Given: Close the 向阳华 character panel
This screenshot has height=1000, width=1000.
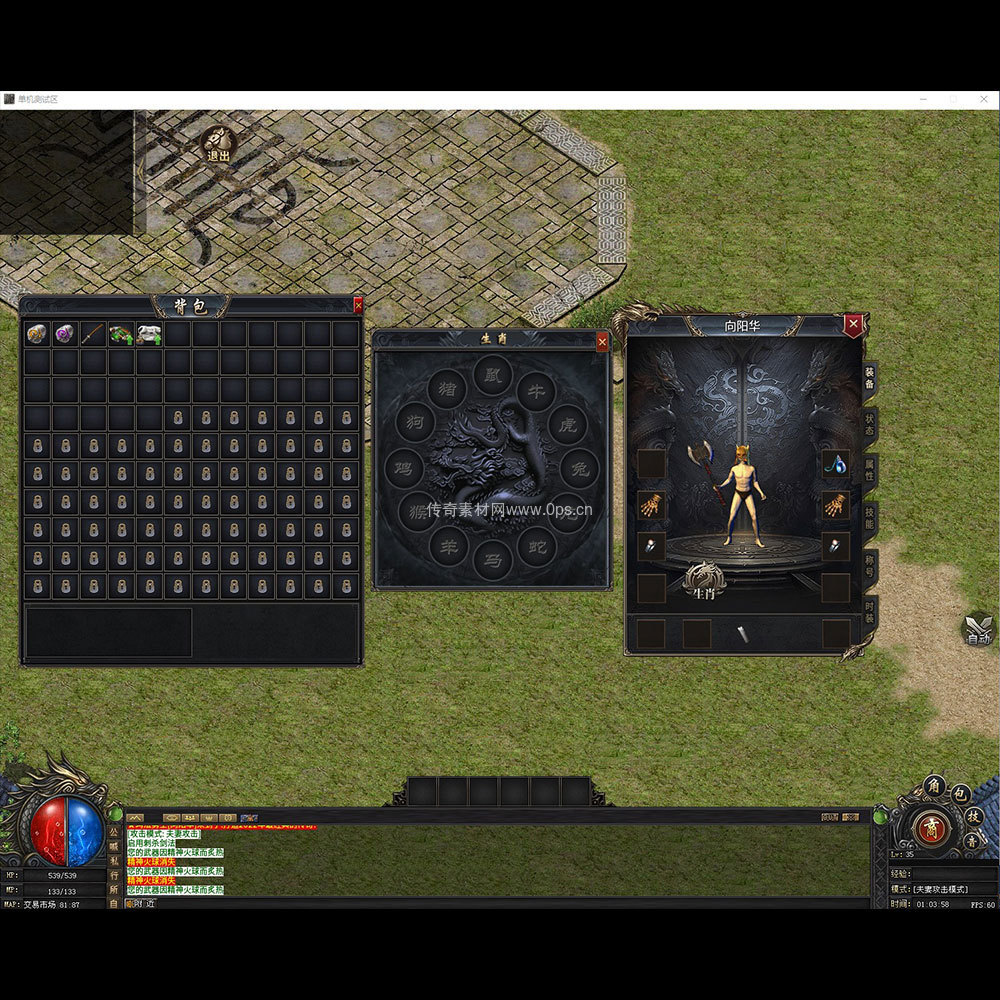Looking at the screenshot, I should (853, 325).
